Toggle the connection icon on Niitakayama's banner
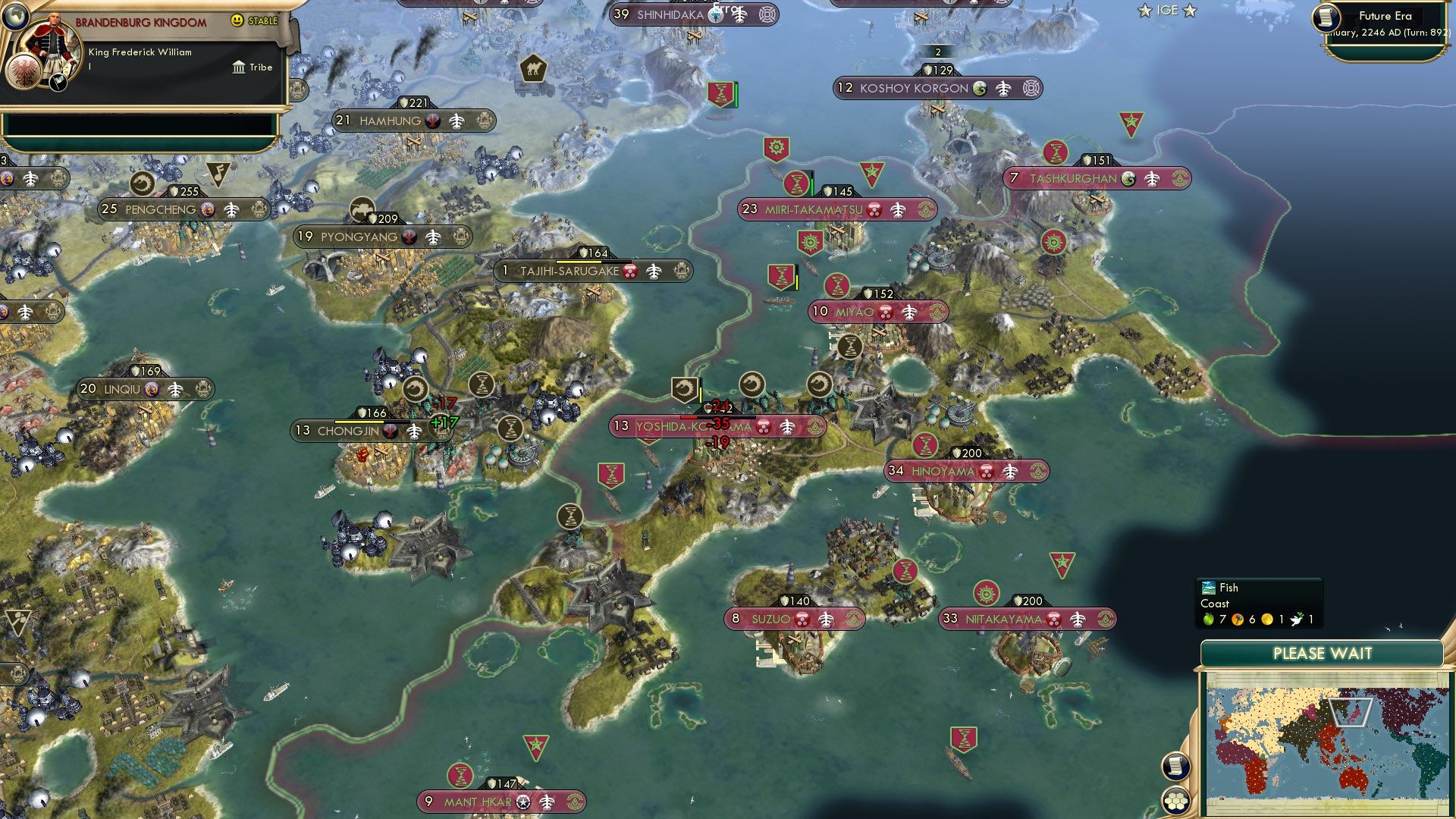 coord(1076,619)
